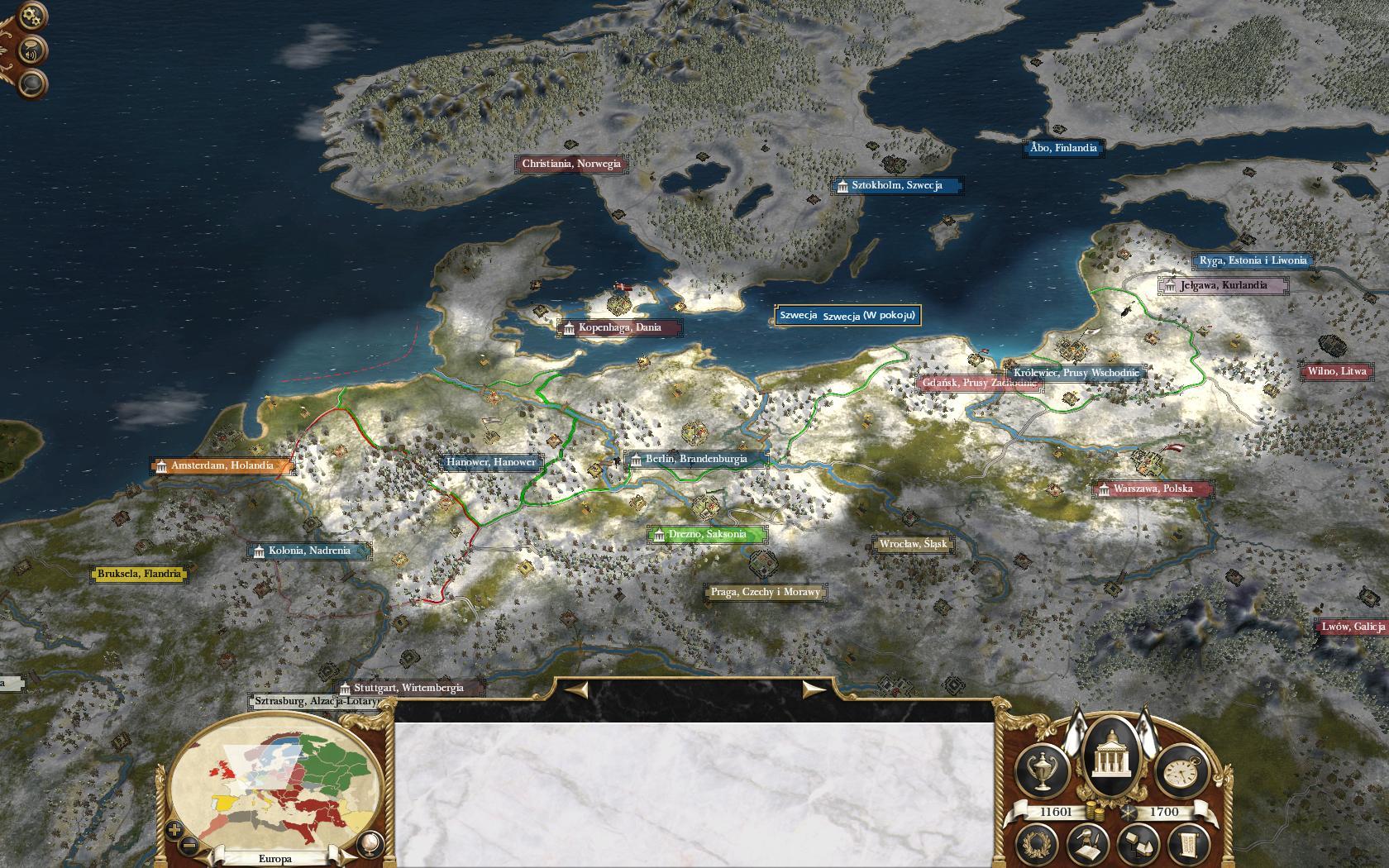Zoom in the minimap with plus button
The width and height of the screenshot is (1389, 868).
coord(174,829)
